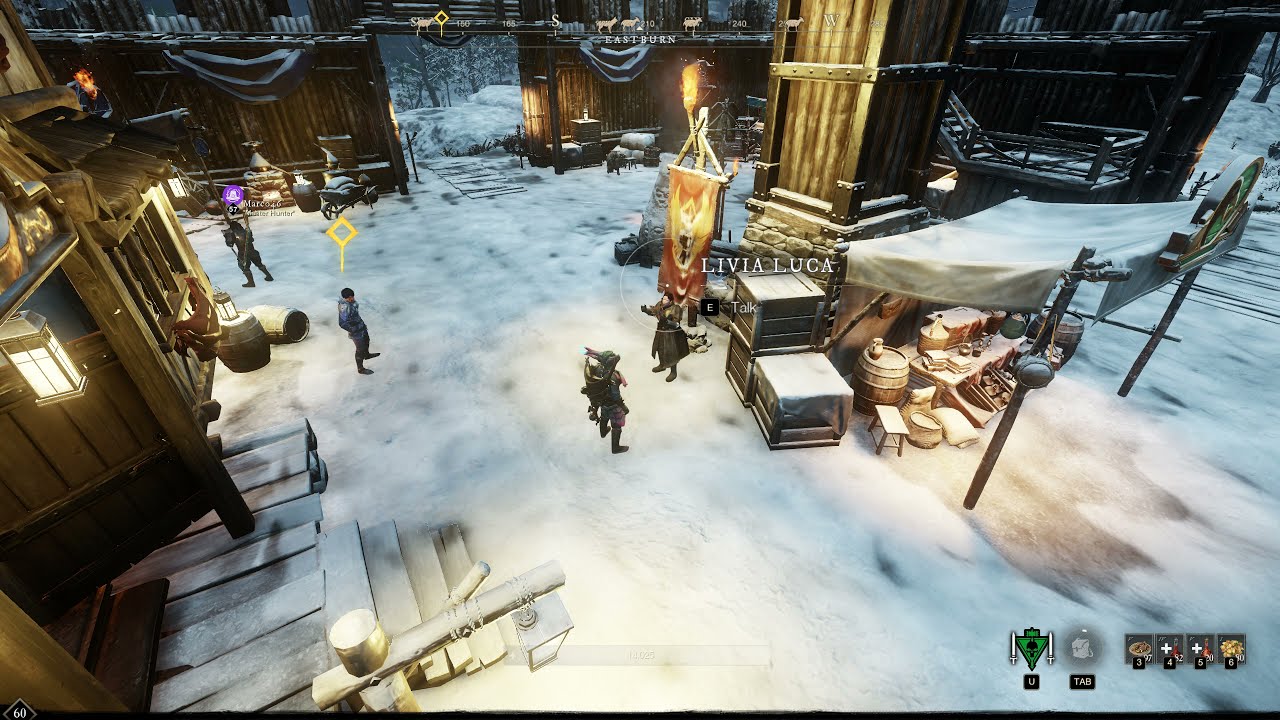Use the yellow food in slot 6
1280x720 pixels.
pyautogui.click(x=1231, y=648)
